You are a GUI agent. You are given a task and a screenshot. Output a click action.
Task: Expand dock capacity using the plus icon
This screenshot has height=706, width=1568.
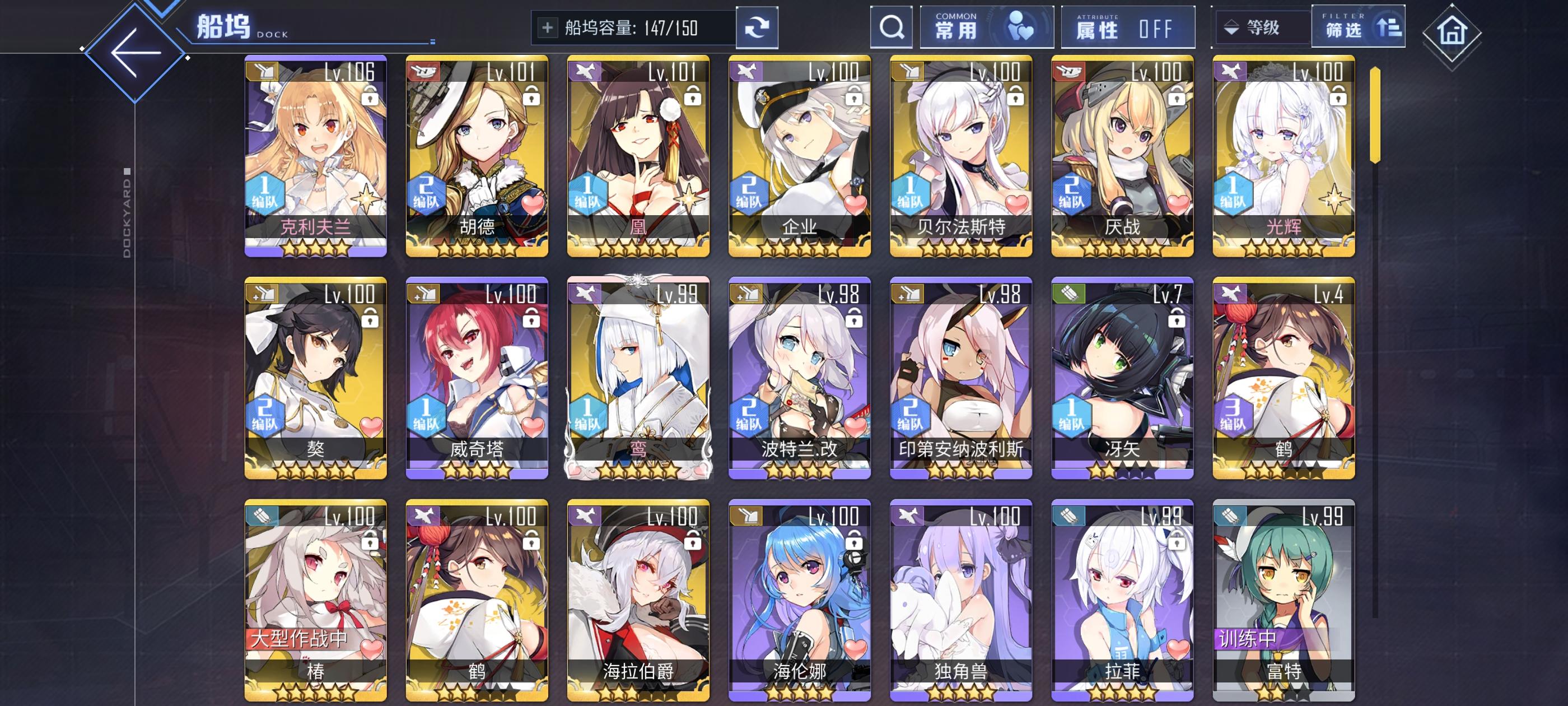pos(547,27)
